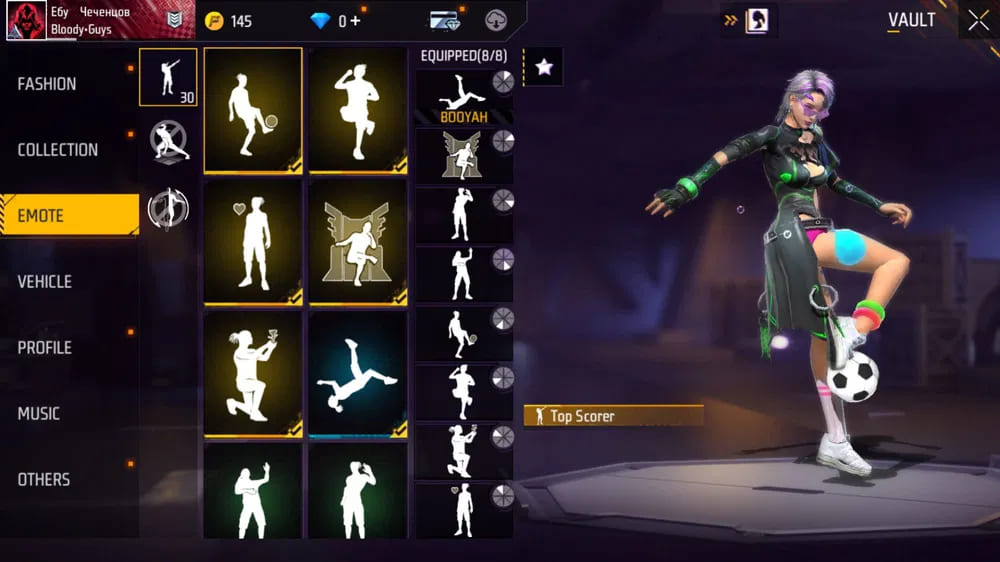Click the plus next to diamonds
Screen dimensions: 1000x562
(356, 21)
